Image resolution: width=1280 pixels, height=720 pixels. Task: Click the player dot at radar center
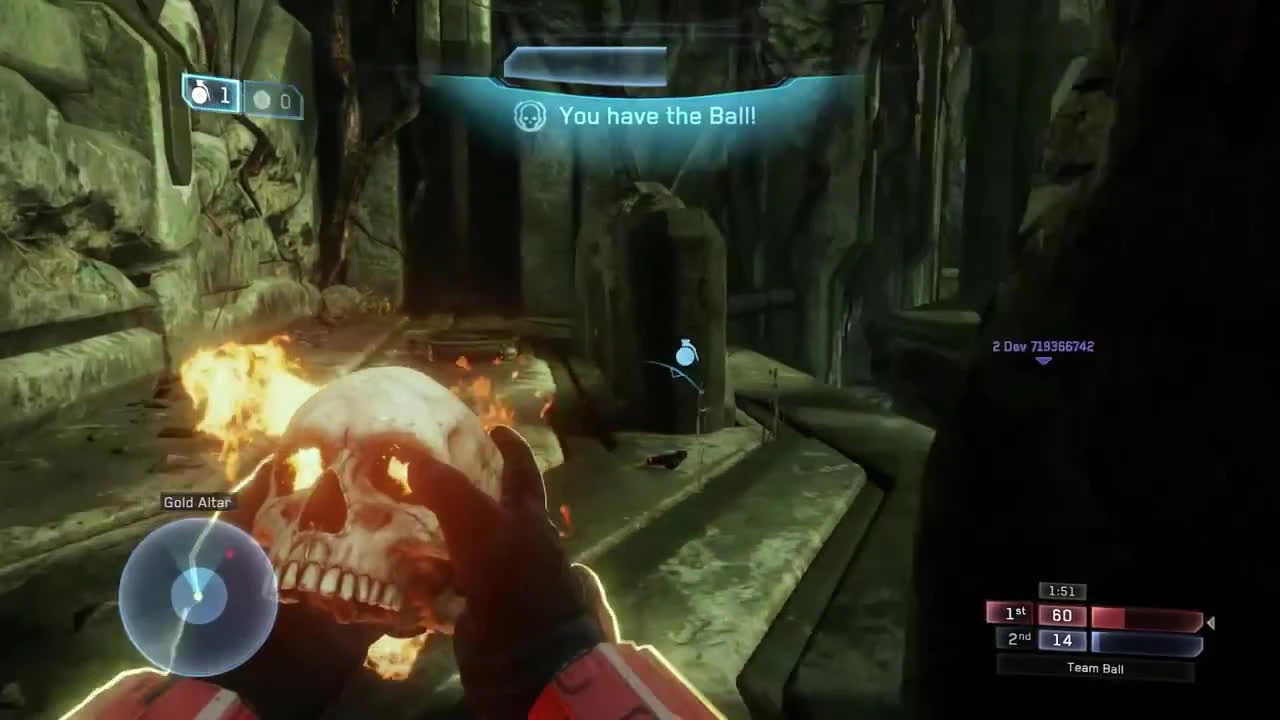click(x=197, y=598)
